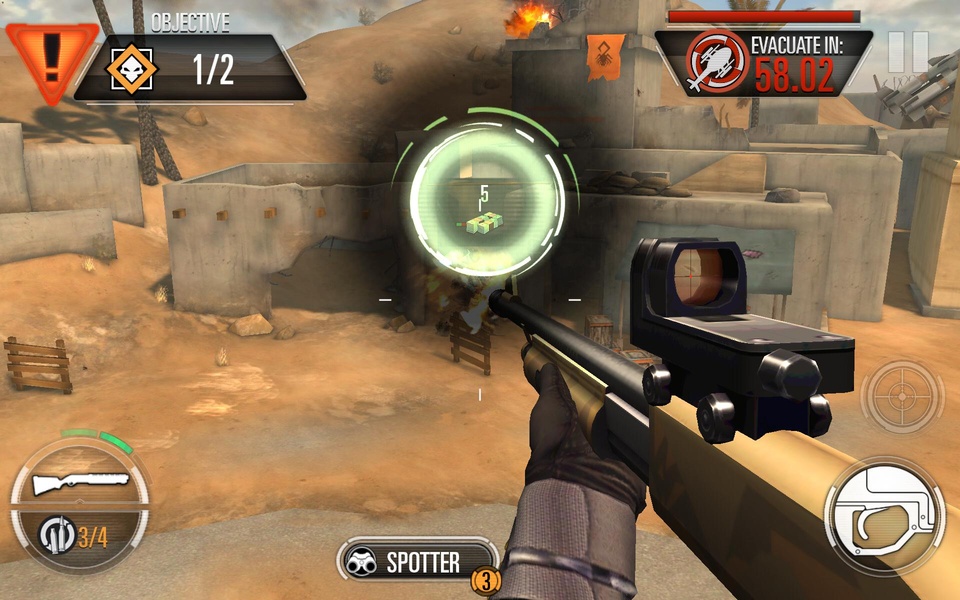
Task: Pause the game with the pause button
Action: tap(908, 52)
